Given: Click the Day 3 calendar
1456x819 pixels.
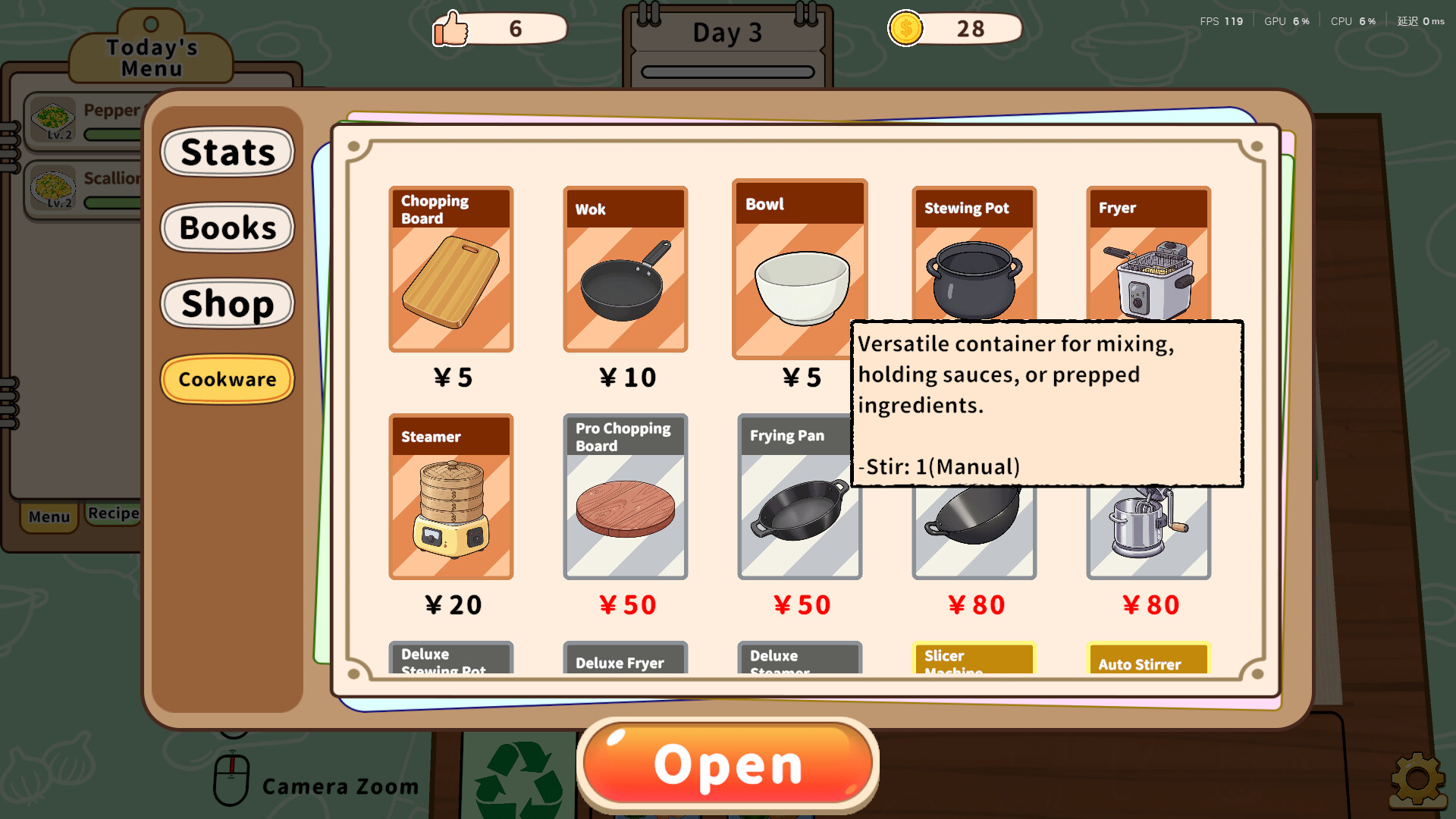Looking at the screenshot, I should coord(726,32).
